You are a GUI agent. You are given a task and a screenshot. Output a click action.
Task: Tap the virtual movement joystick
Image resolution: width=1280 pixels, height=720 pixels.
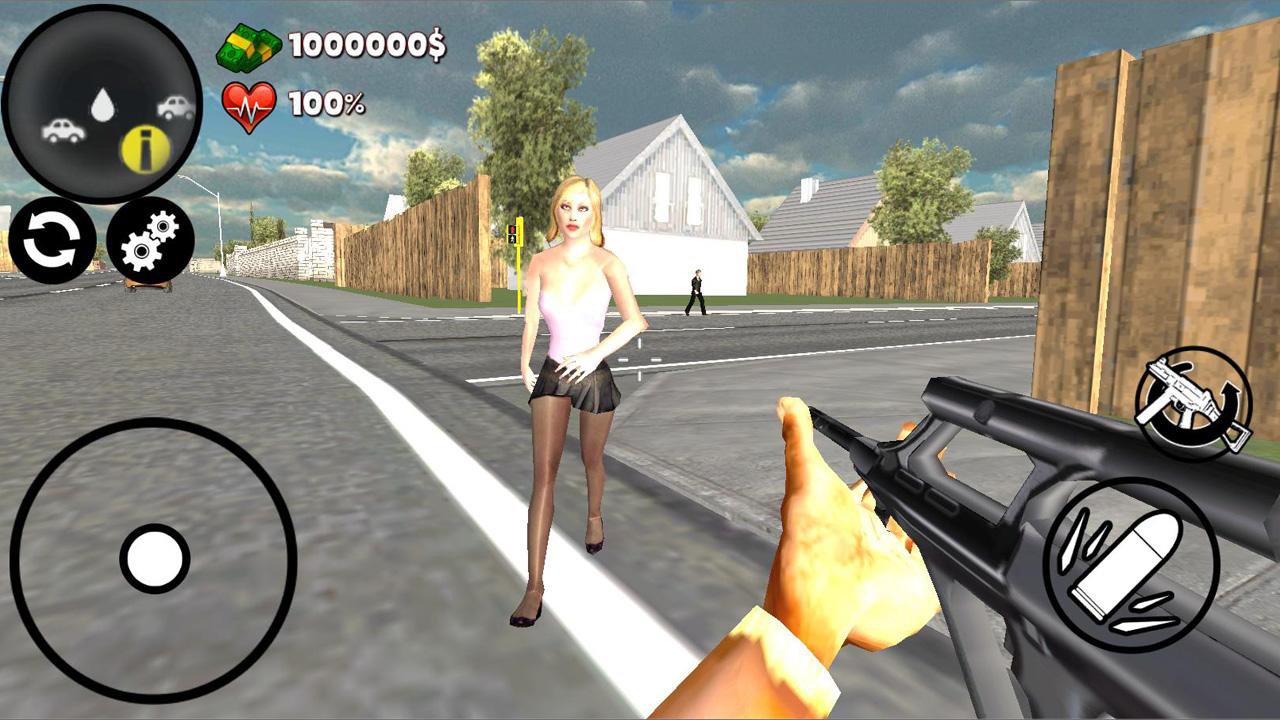coord(154,558)
